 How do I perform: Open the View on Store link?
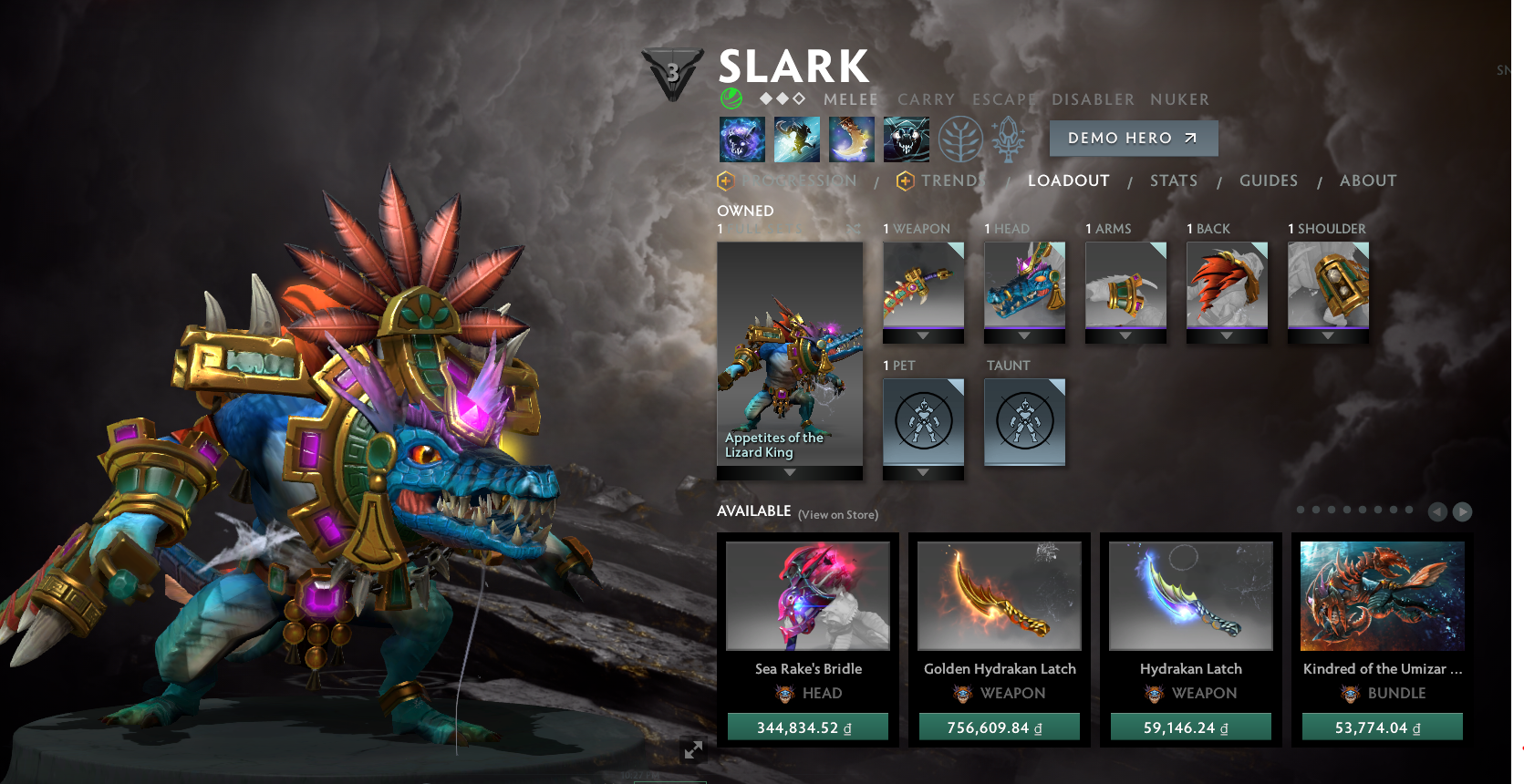(836, 514)
